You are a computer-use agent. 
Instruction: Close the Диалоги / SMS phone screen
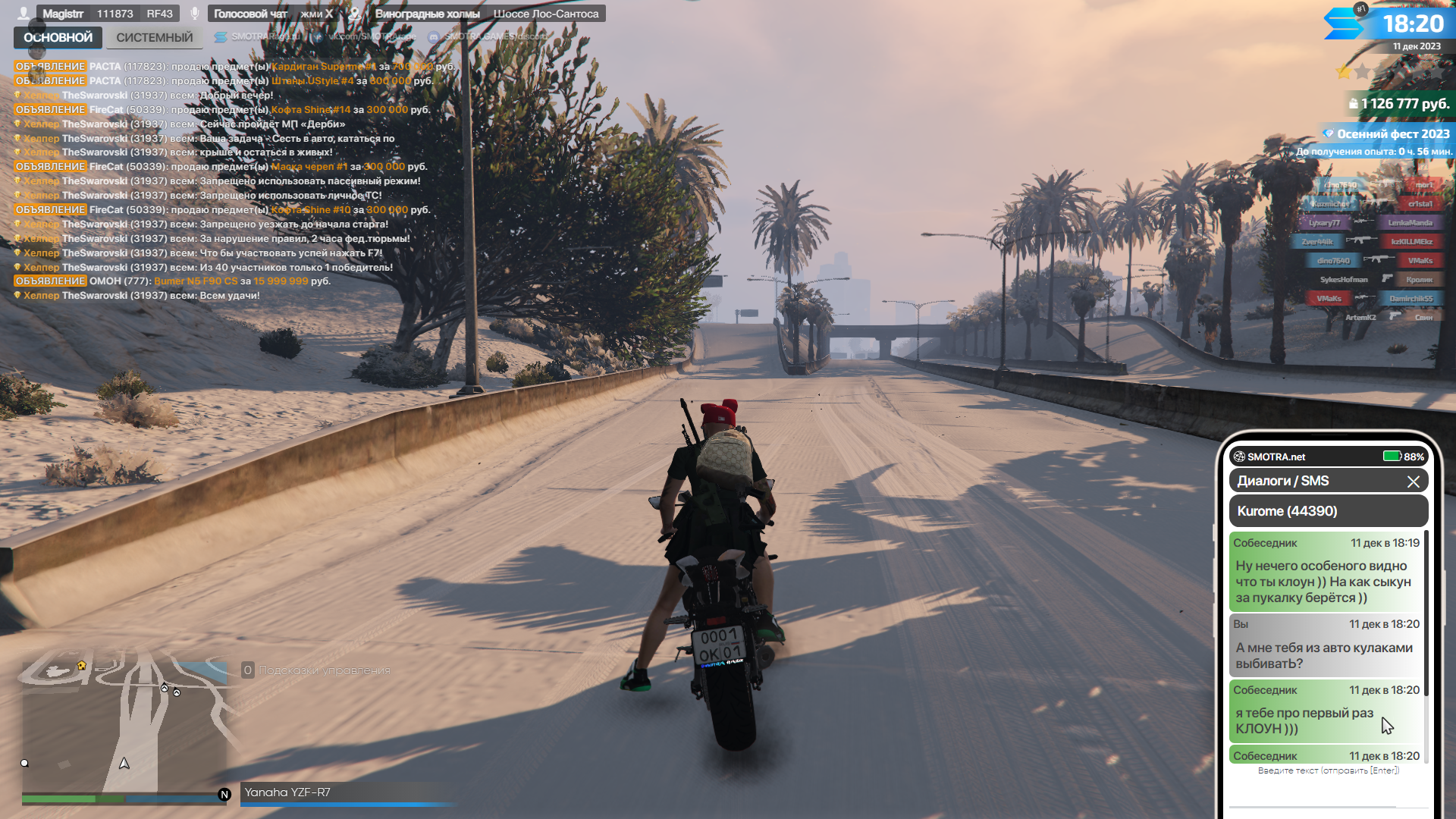tap(1413, 482)
